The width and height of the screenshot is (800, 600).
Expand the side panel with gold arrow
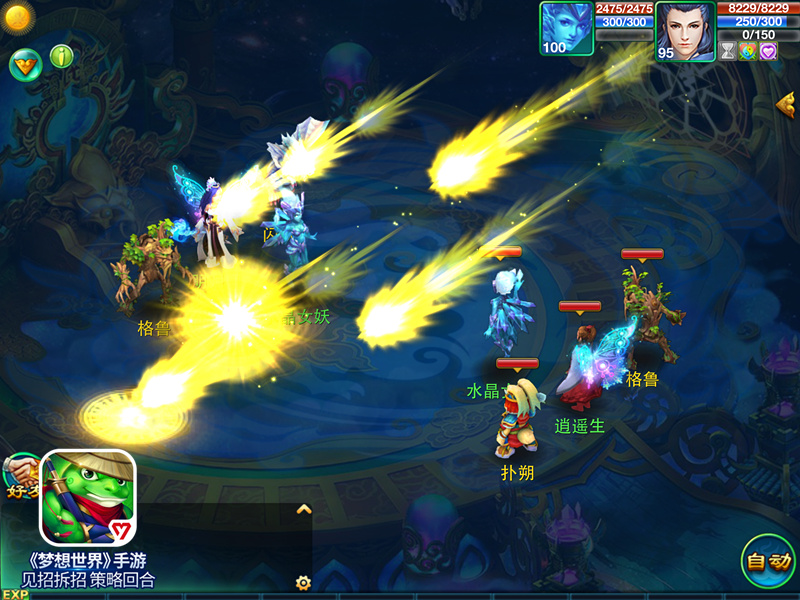click(x=786, y=103)
